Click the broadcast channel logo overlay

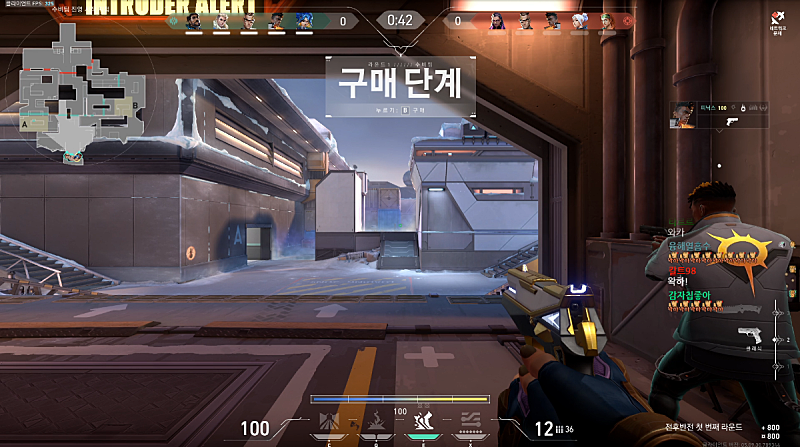click(x=775, y=22)
